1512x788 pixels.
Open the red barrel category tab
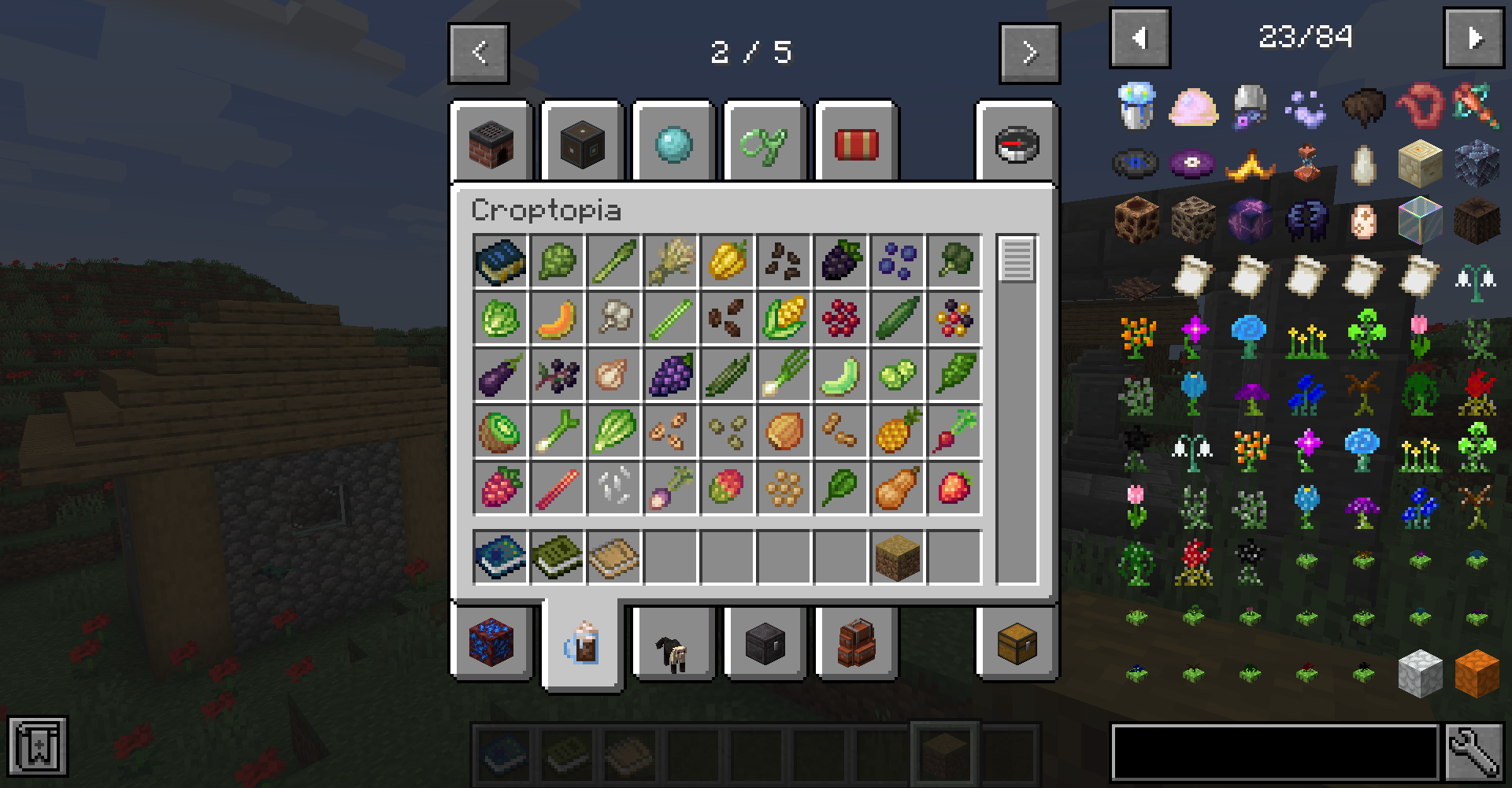pyautogui.click(x=855, y=143)
